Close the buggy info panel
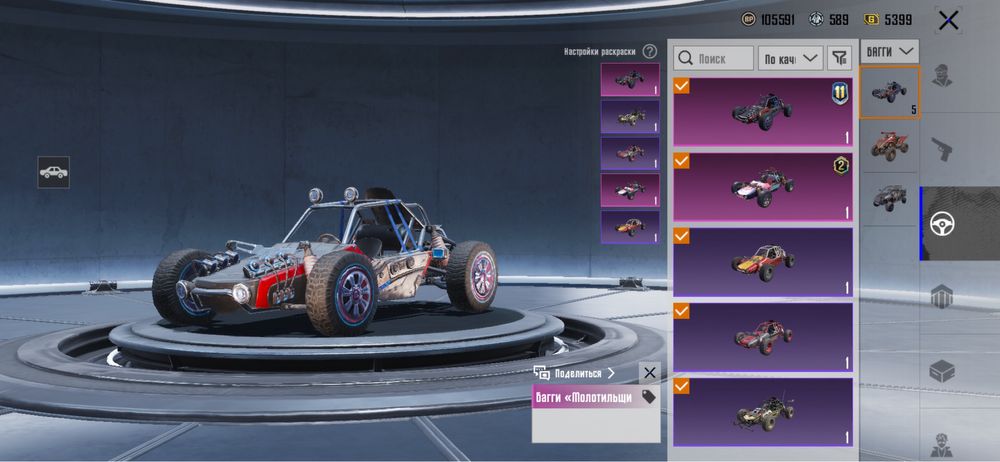1000x462 pixels. tap(650, 373)
